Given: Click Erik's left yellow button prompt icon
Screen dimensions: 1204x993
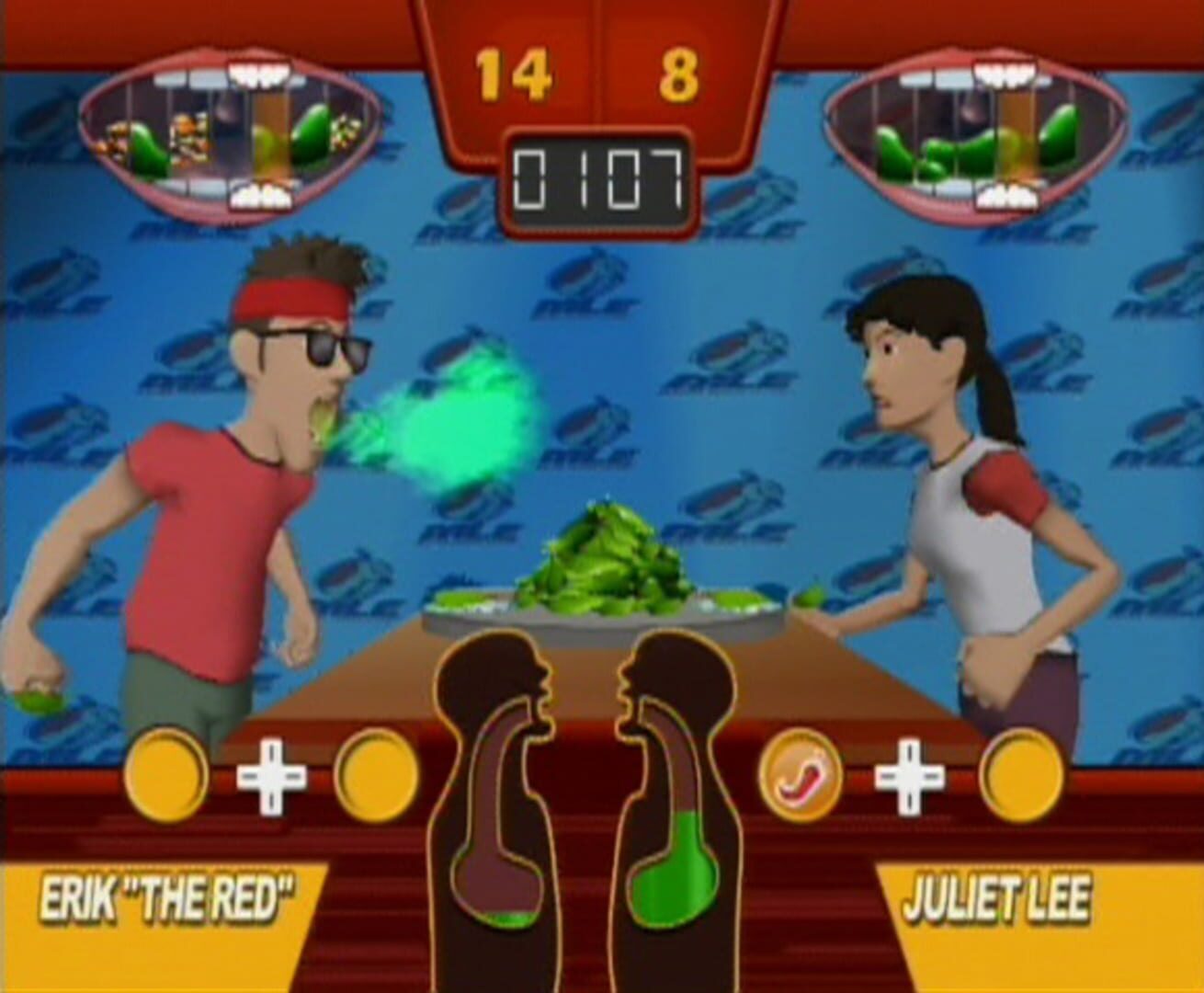Looking at the screenshot, I should [168, 774].
